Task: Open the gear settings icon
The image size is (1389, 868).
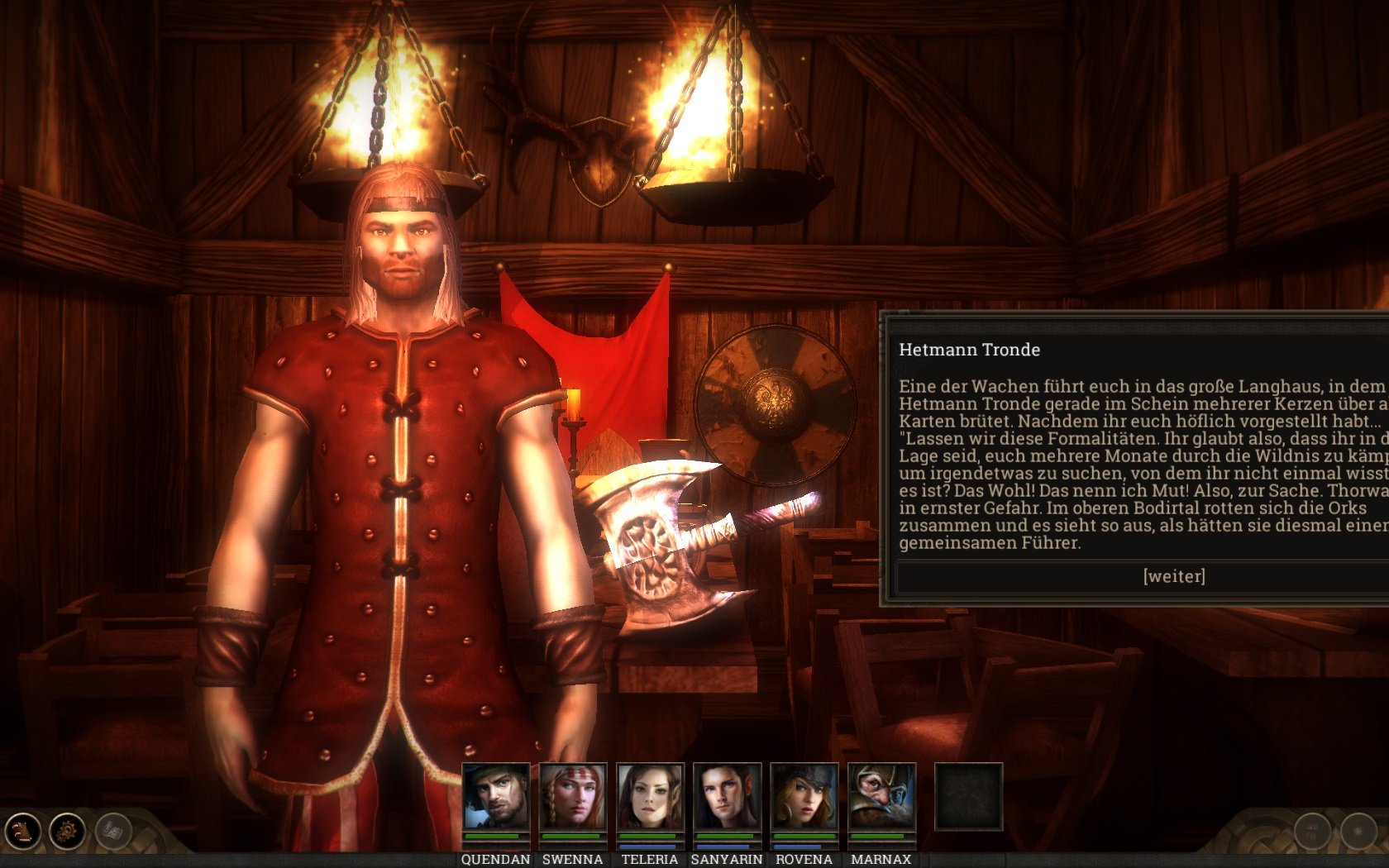Action: [x=68, y=830]
